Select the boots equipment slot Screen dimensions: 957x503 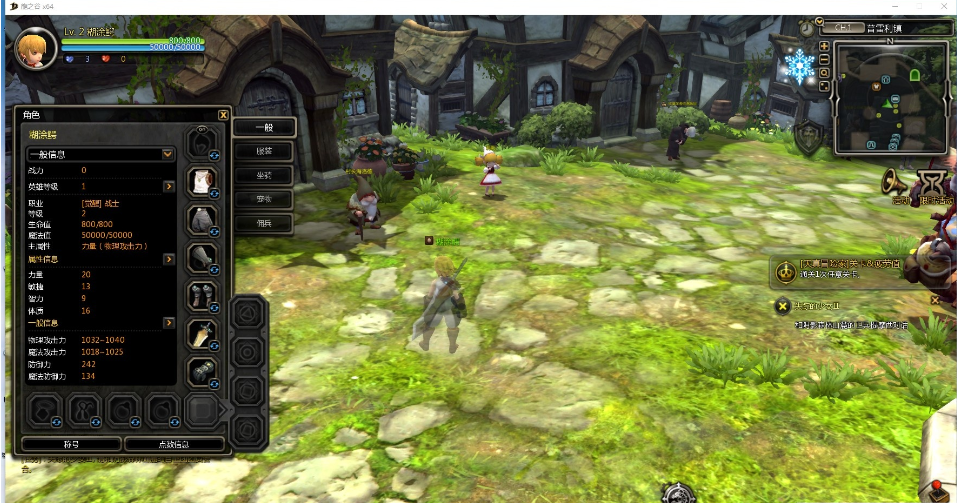click(x=203, y=296)
